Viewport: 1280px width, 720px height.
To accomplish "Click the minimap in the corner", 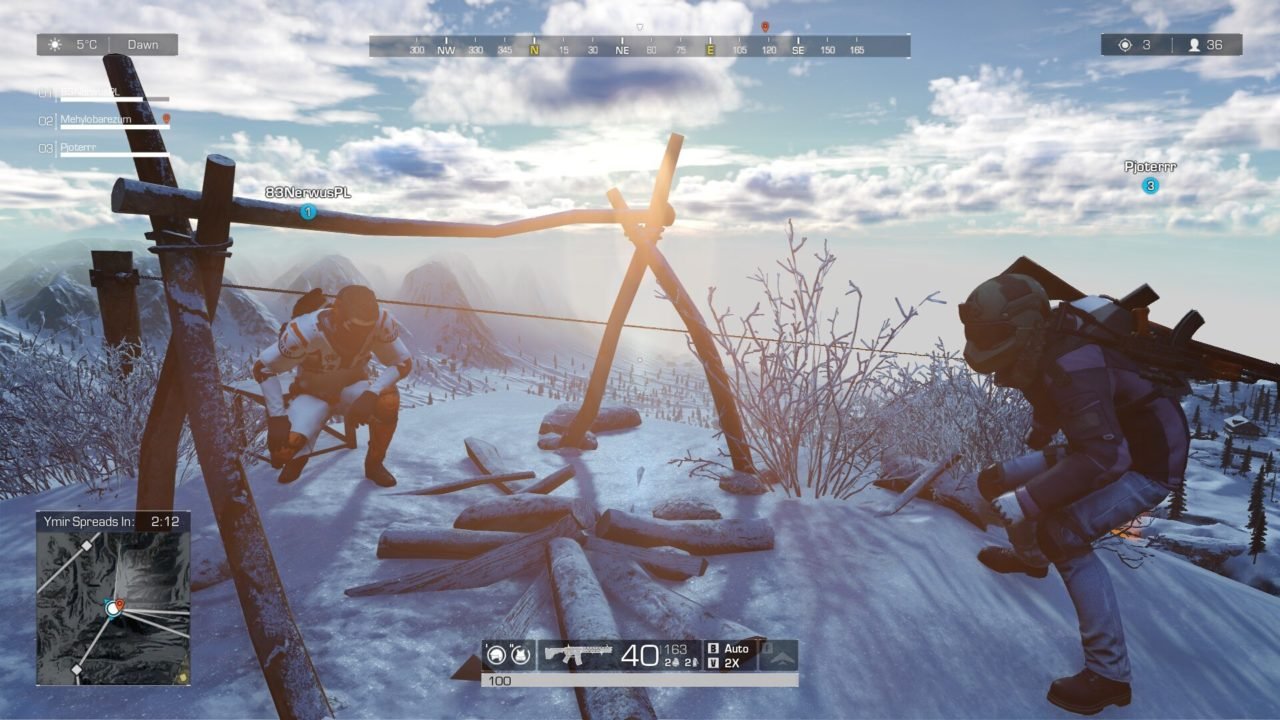I will coord(113,606).
